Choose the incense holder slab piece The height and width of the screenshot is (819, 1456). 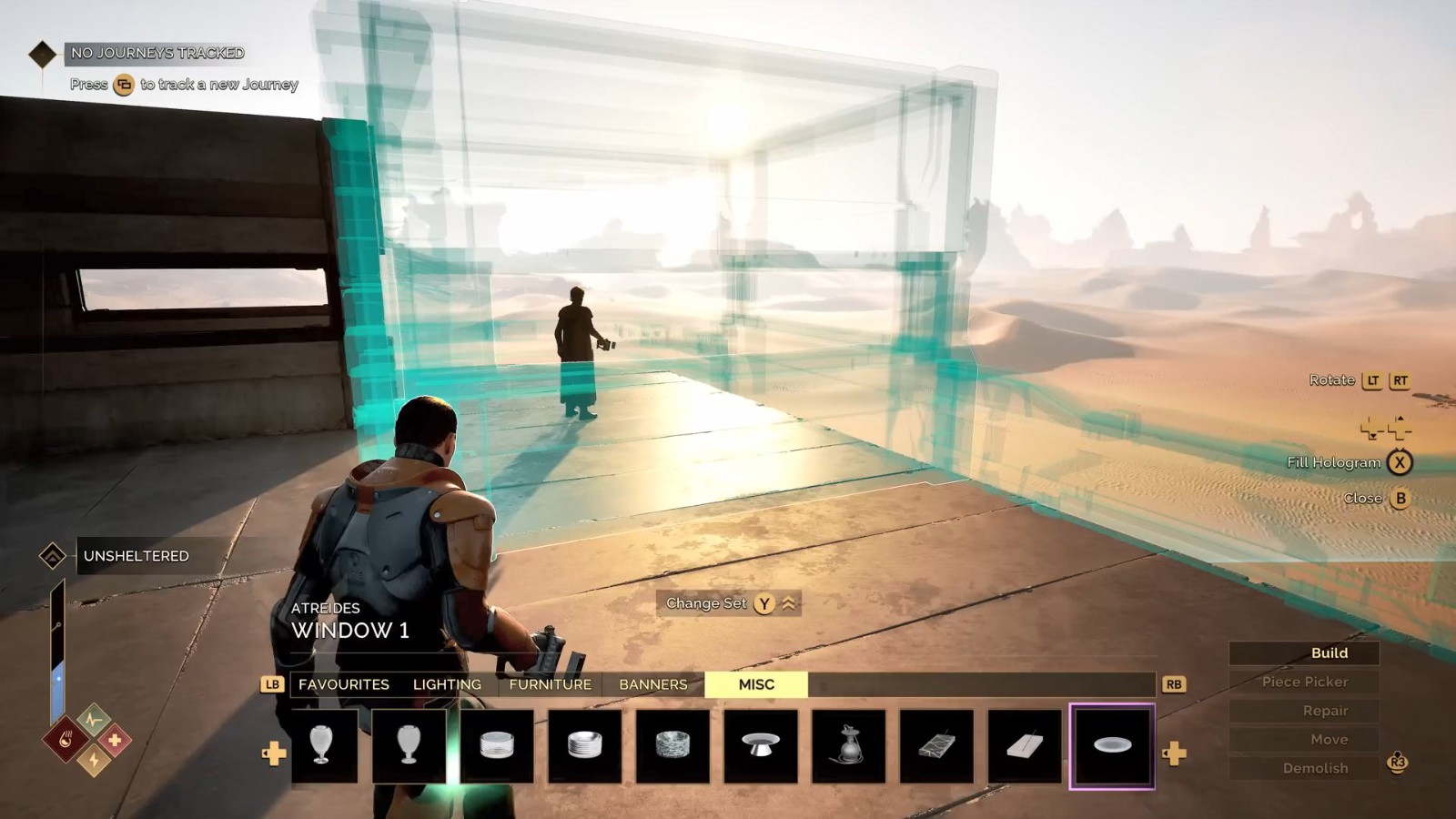(x=1024, y=746)
